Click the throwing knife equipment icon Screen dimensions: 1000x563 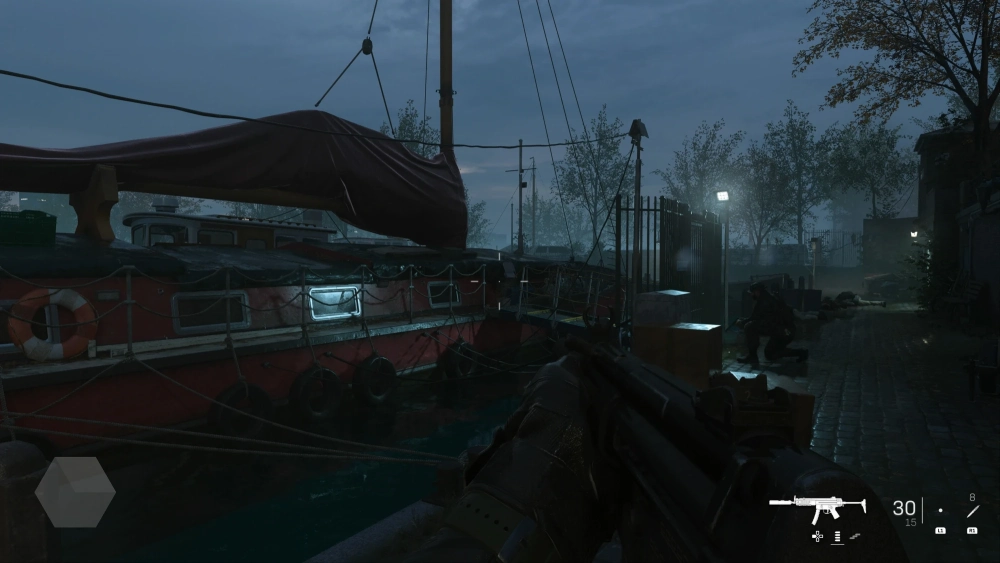(x=972, y=511)
